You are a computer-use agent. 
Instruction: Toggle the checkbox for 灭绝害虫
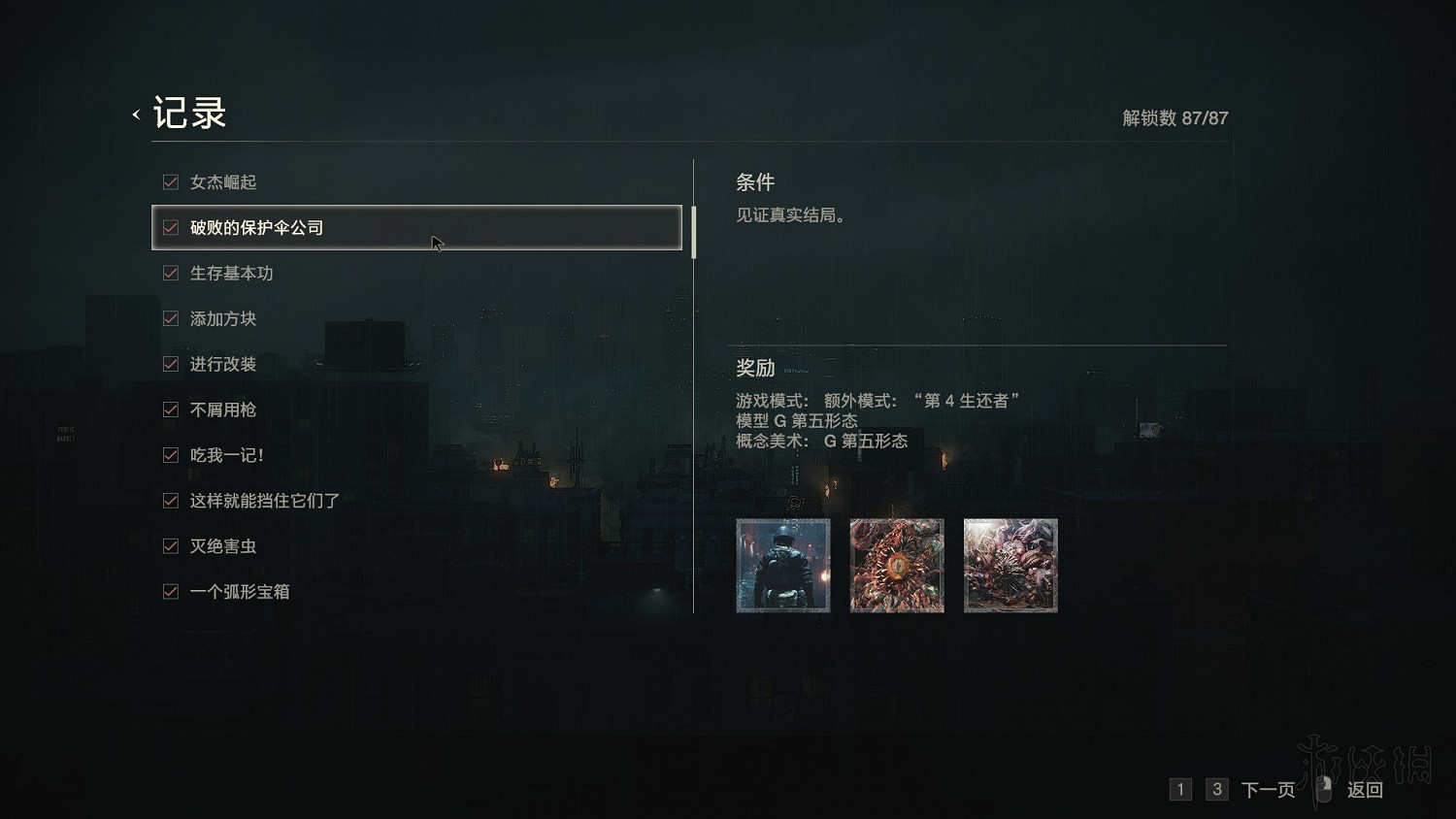coord(170,545)
